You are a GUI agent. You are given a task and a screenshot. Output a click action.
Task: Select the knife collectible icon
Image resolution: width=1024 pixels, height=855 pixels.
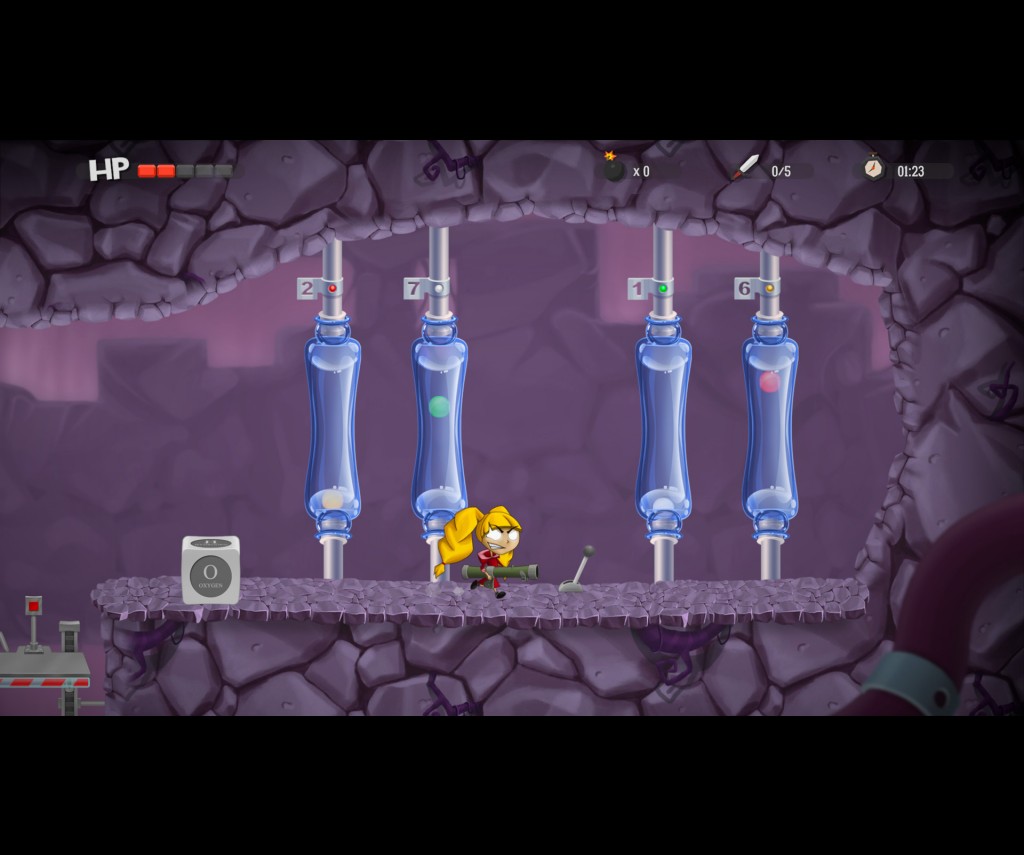[745, 168]
